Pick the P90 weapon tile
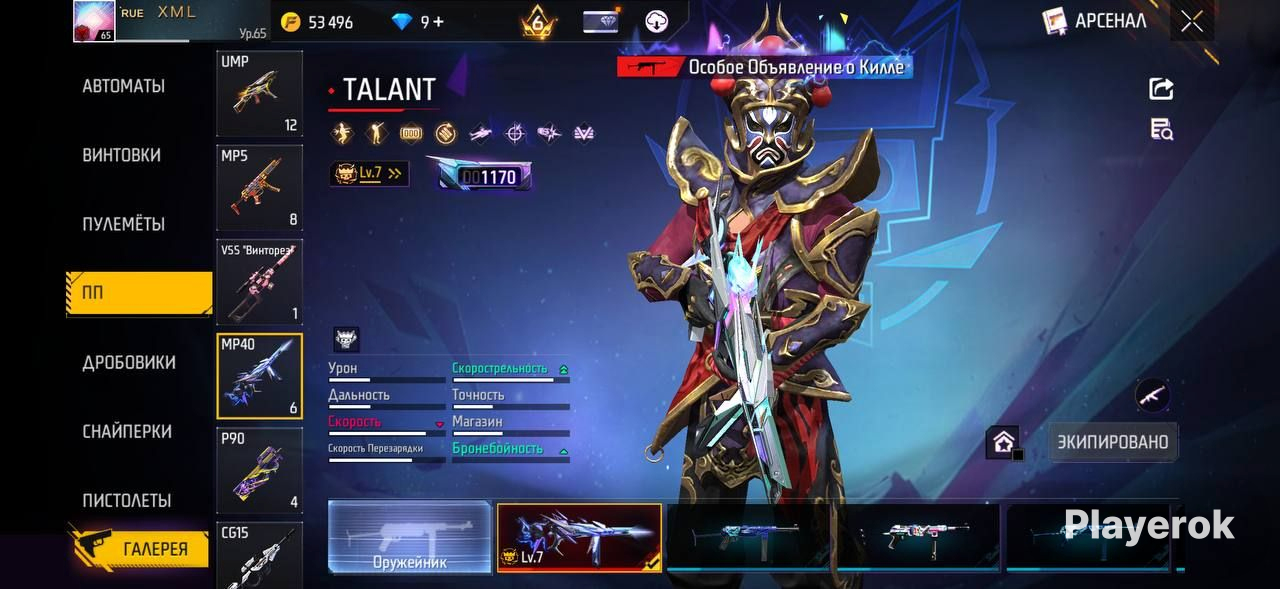Viewport: 1280px width, 589px height. (x=259, y=470)
